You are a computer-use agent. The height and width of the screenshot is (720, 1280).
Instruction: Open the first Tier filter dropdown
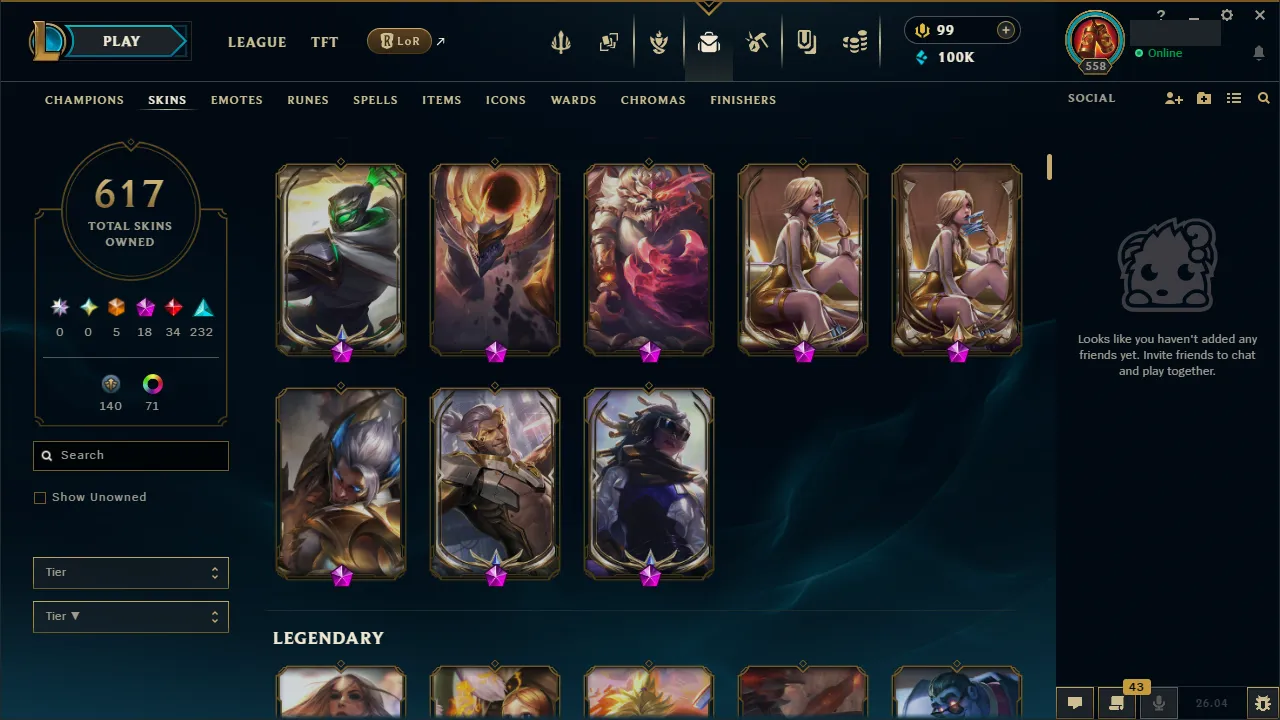point(130,572)
